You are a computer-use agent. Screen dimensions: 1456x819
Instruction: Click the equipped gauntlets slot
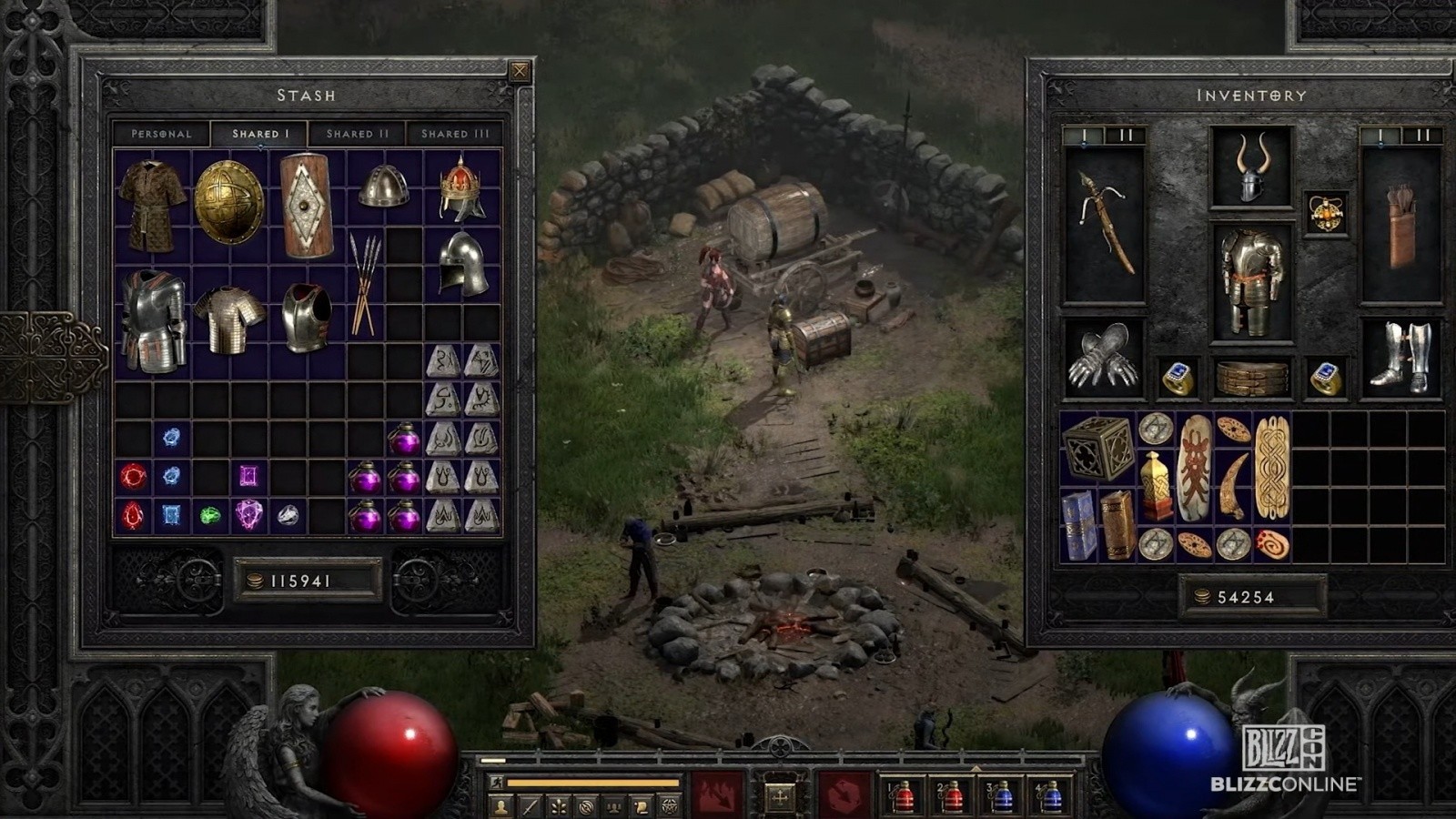pyautogui.click(x=1103, y=358)
